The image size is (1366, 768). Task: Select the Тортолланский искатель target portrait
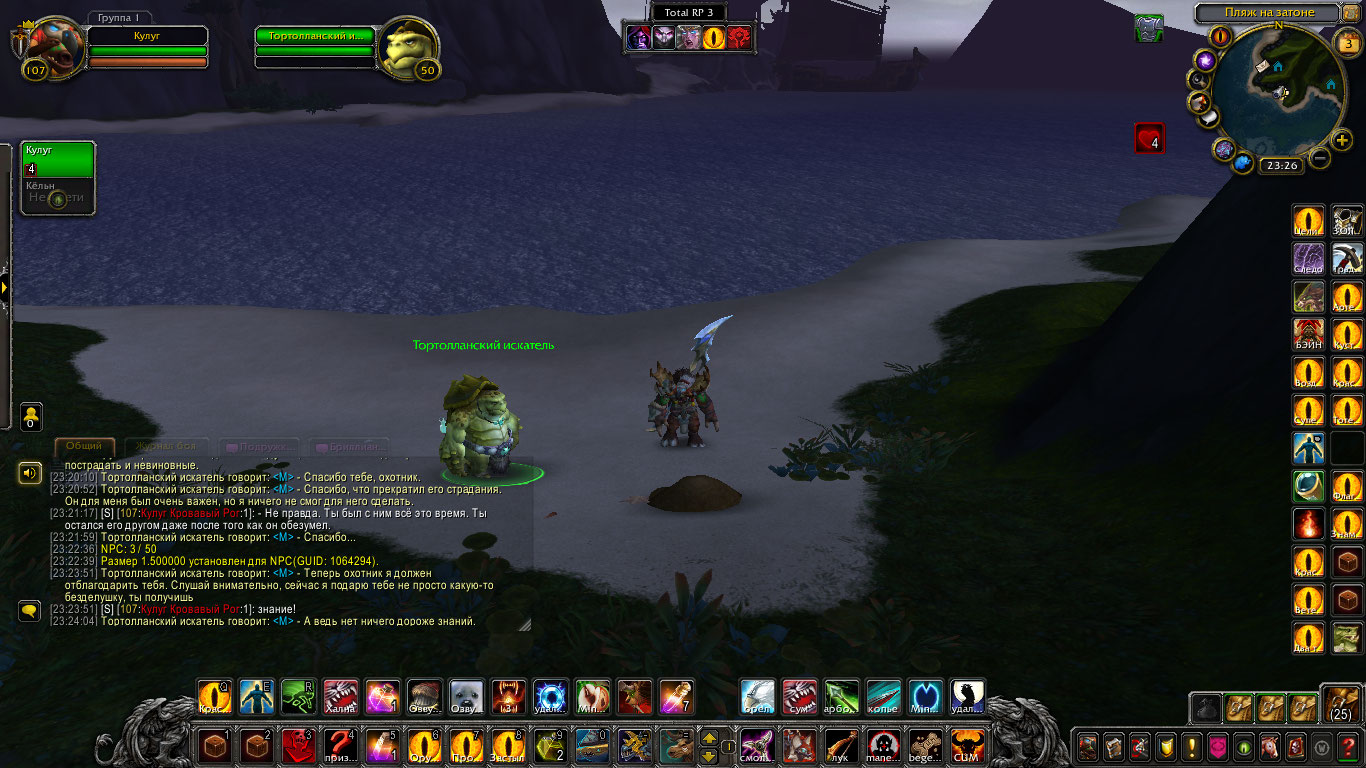(408, 47)
